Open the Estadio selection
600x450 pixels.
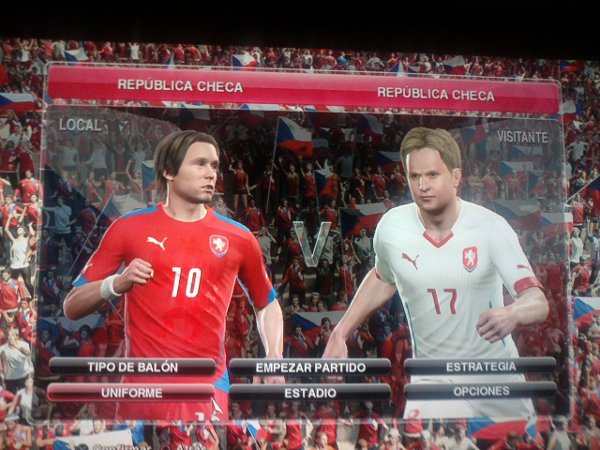click(309, 392)
